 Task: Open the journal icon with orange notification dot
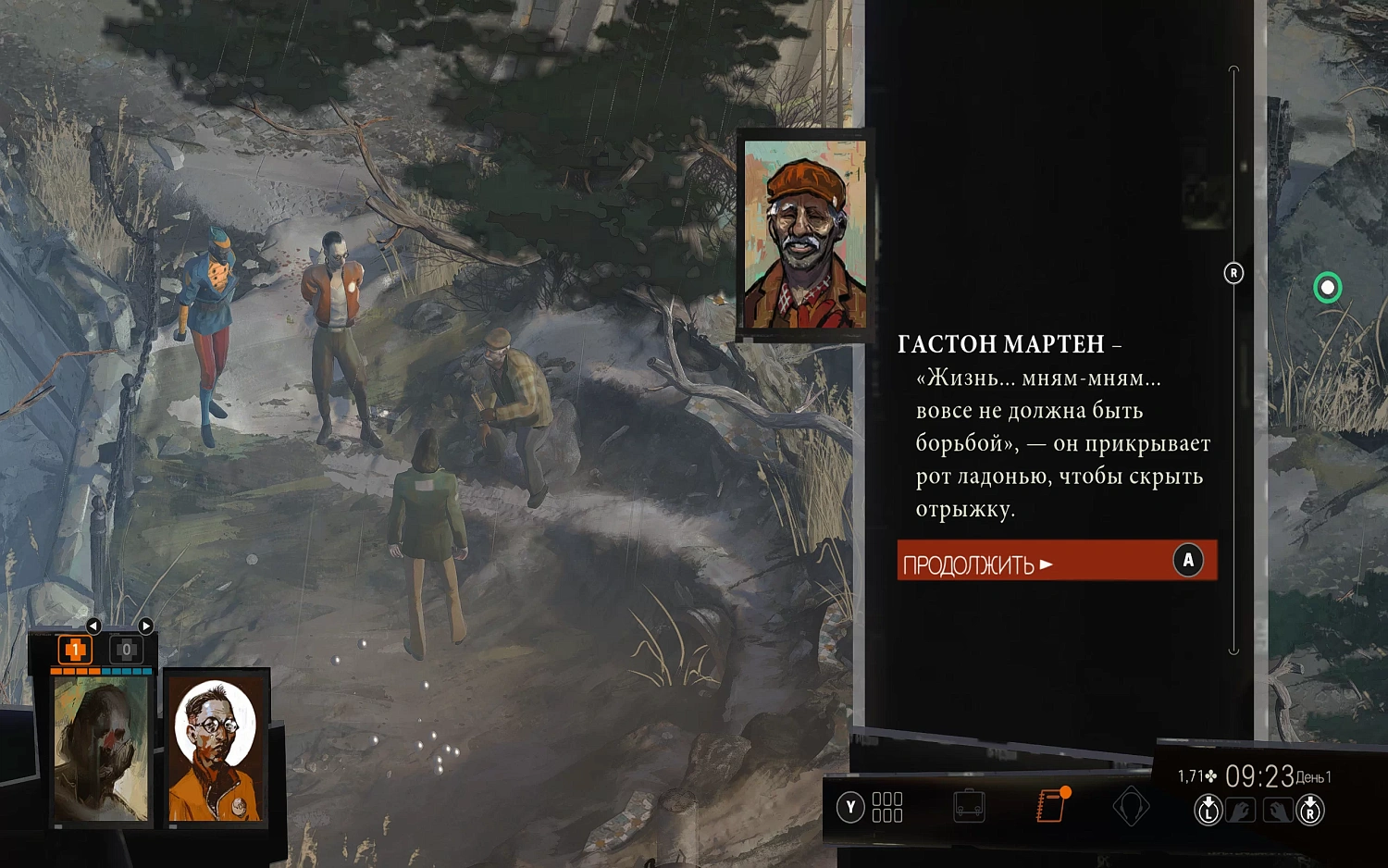(1051, 804)
